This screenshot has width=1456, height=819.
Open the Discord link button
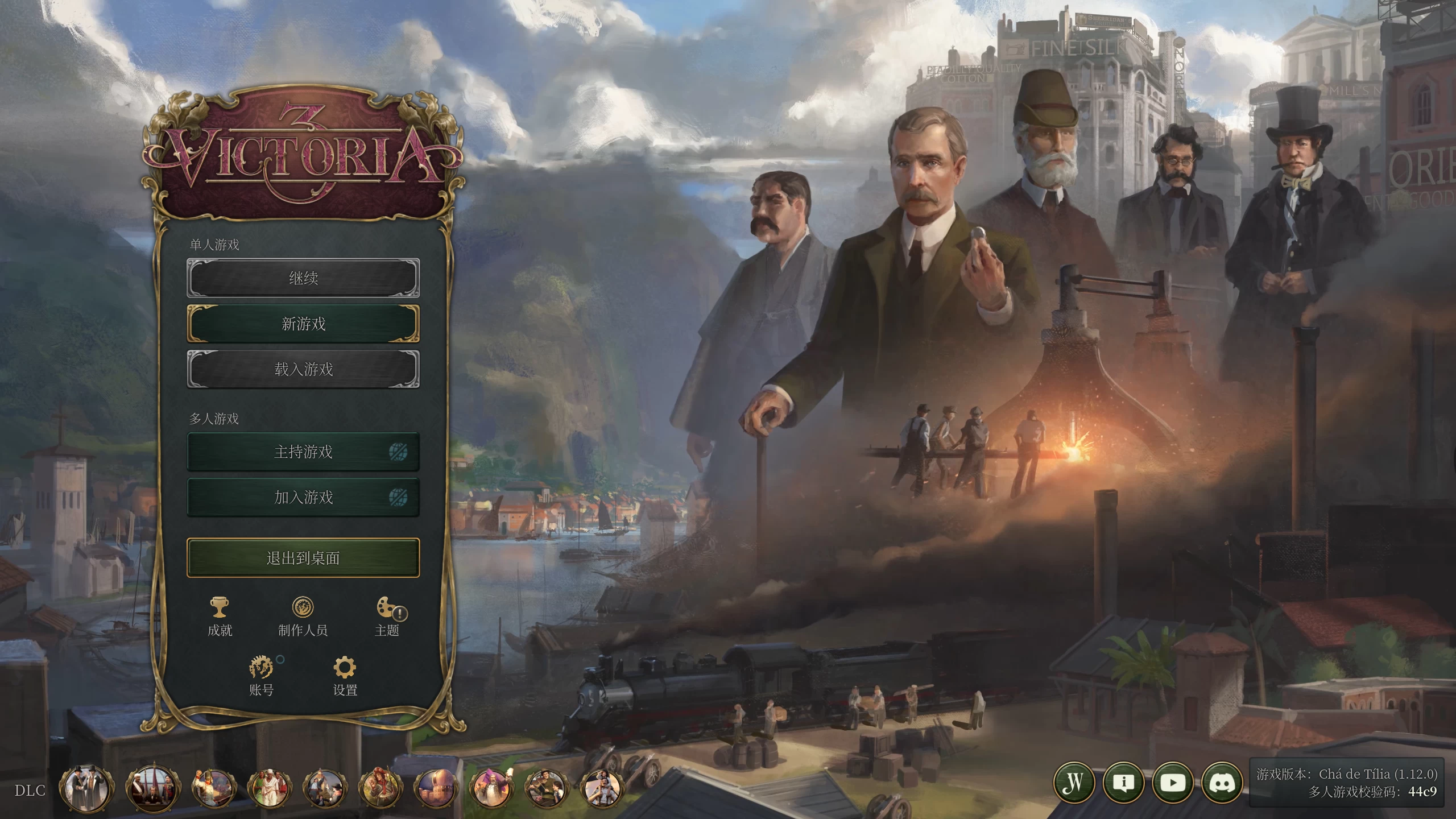coord(1222,783)
